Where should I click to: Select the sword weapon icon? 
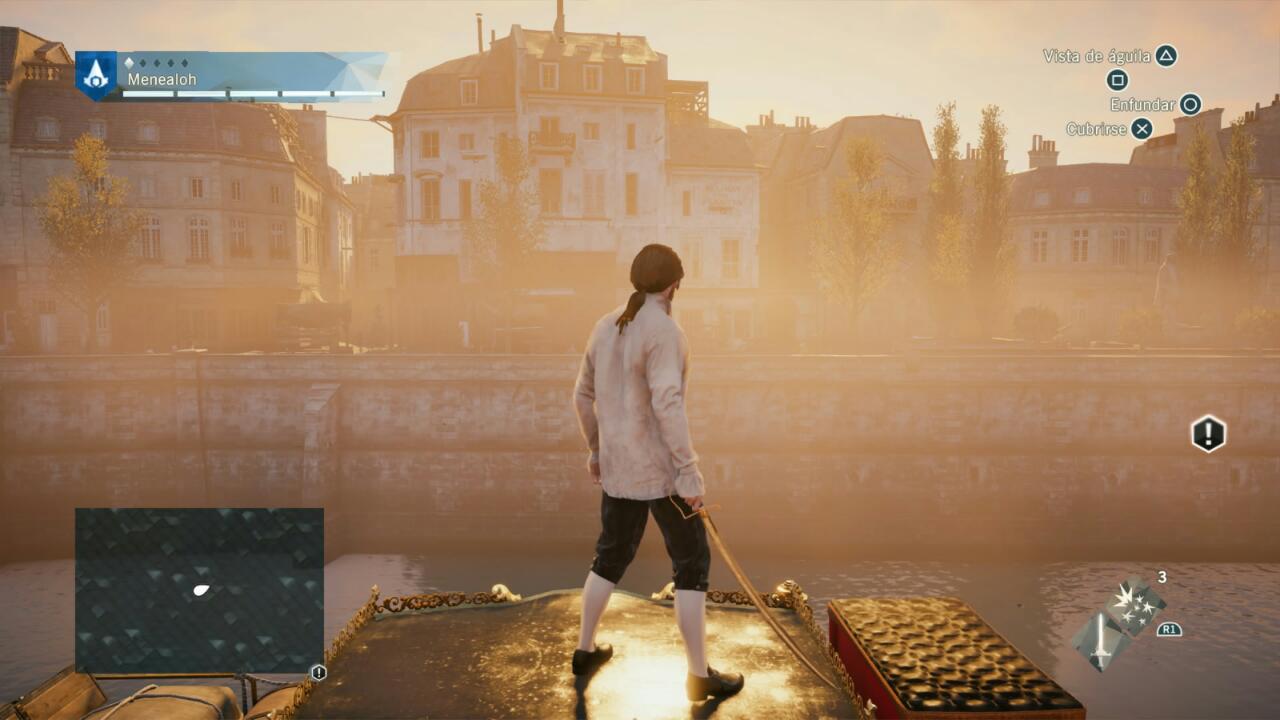point(1099,641)
